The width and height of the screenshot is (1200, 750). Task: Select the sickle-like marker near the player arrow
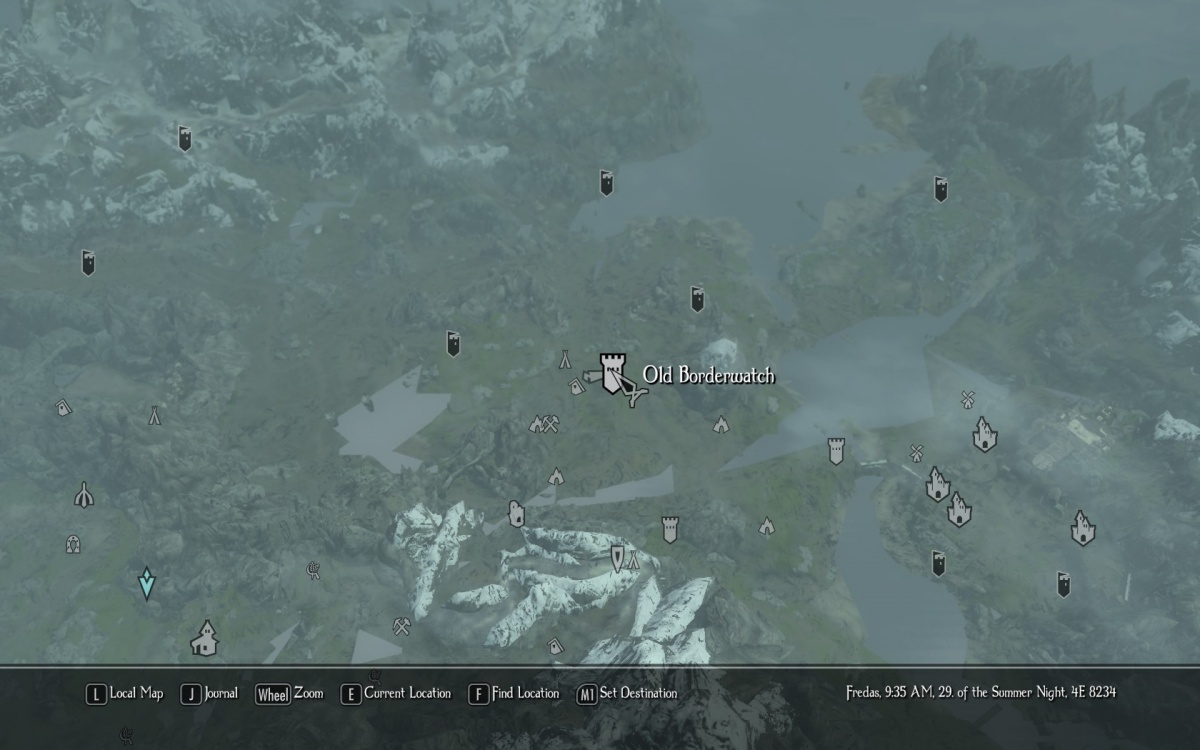click(313, 570)
